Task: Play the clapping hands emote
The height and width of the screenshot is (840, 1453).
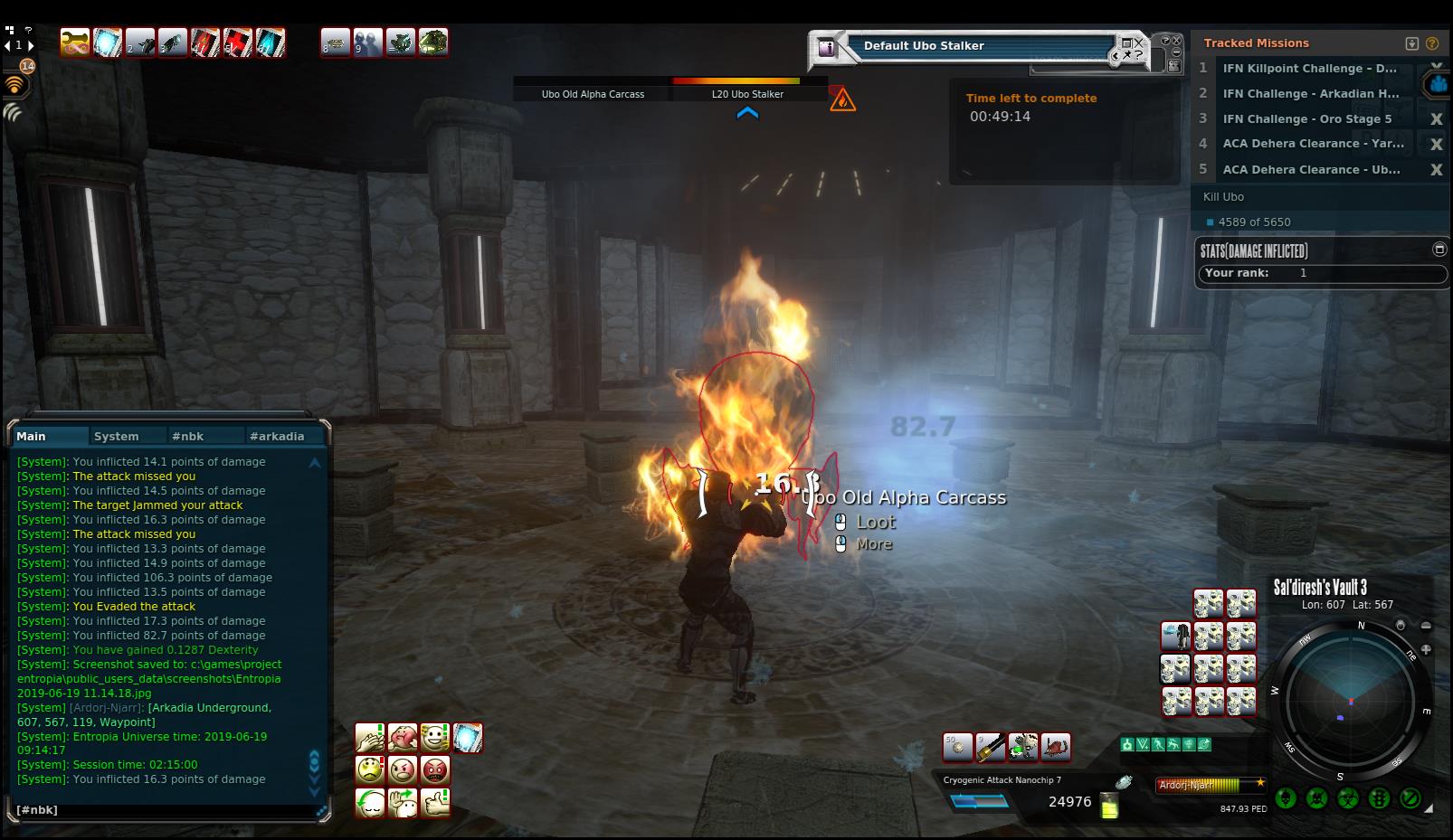Action: pyautogui.click(x=369, y=738)
